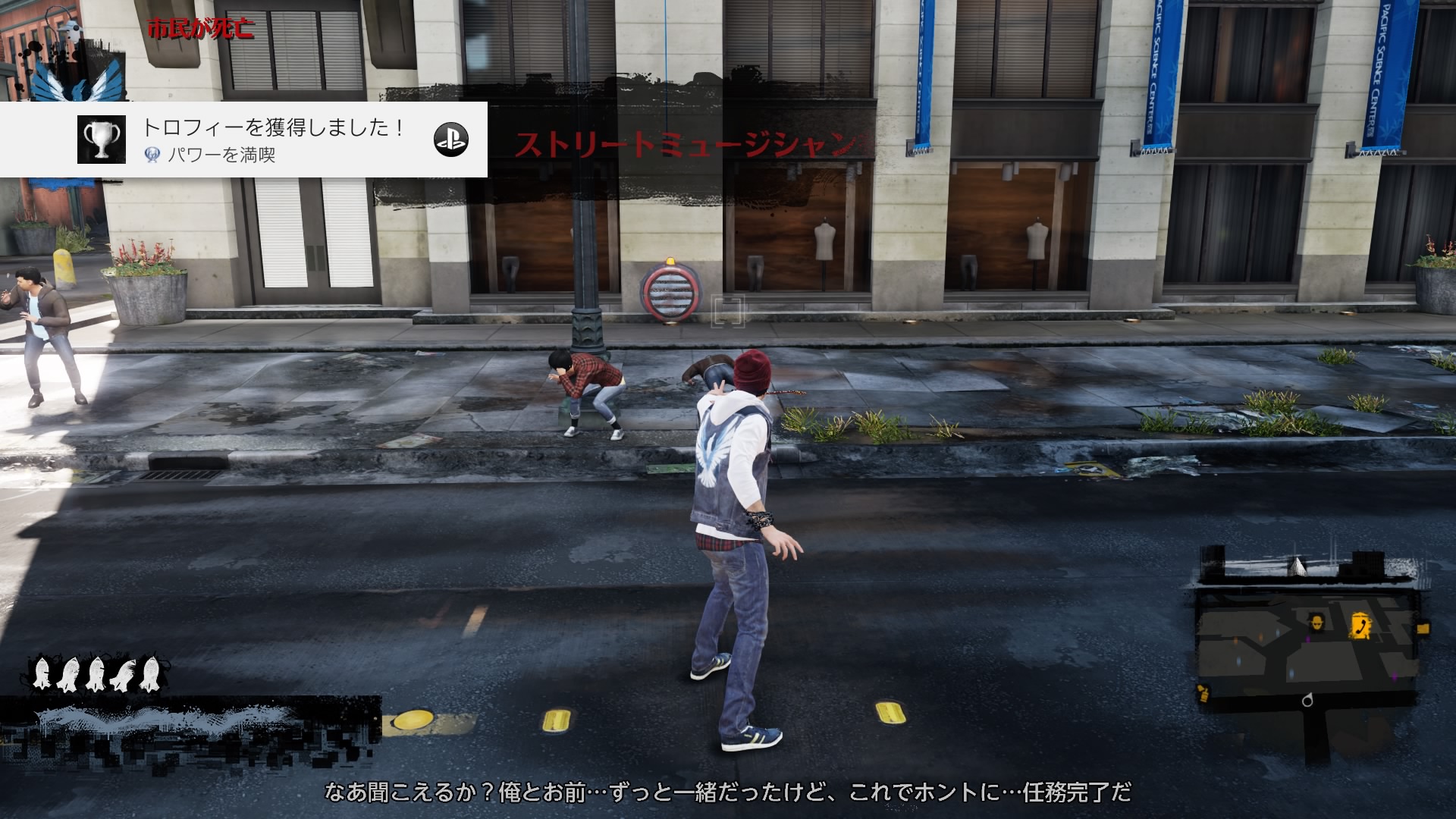
Task: Click the last bird icon in the karma meter
Action: coord(150,673)
